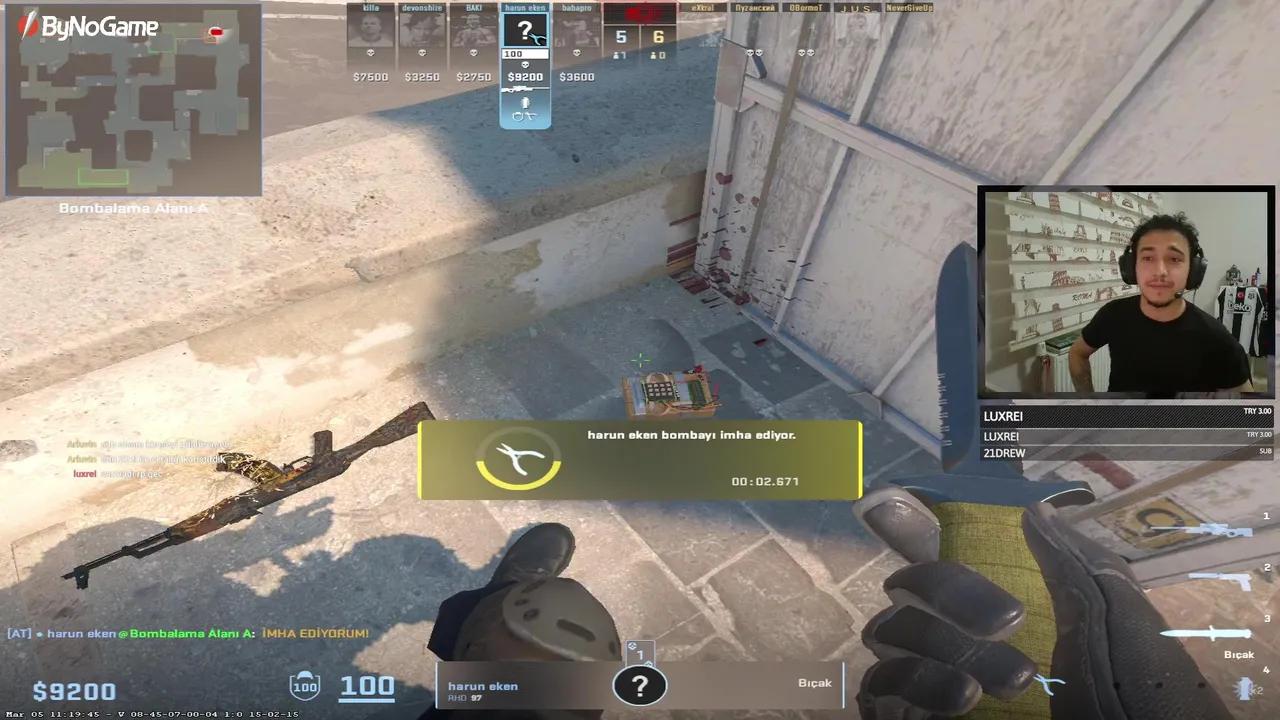This screenshot has width=1280, height=720.
Task: Expand babapro's player panel on the scoreboard
Action: click(577, 30)
